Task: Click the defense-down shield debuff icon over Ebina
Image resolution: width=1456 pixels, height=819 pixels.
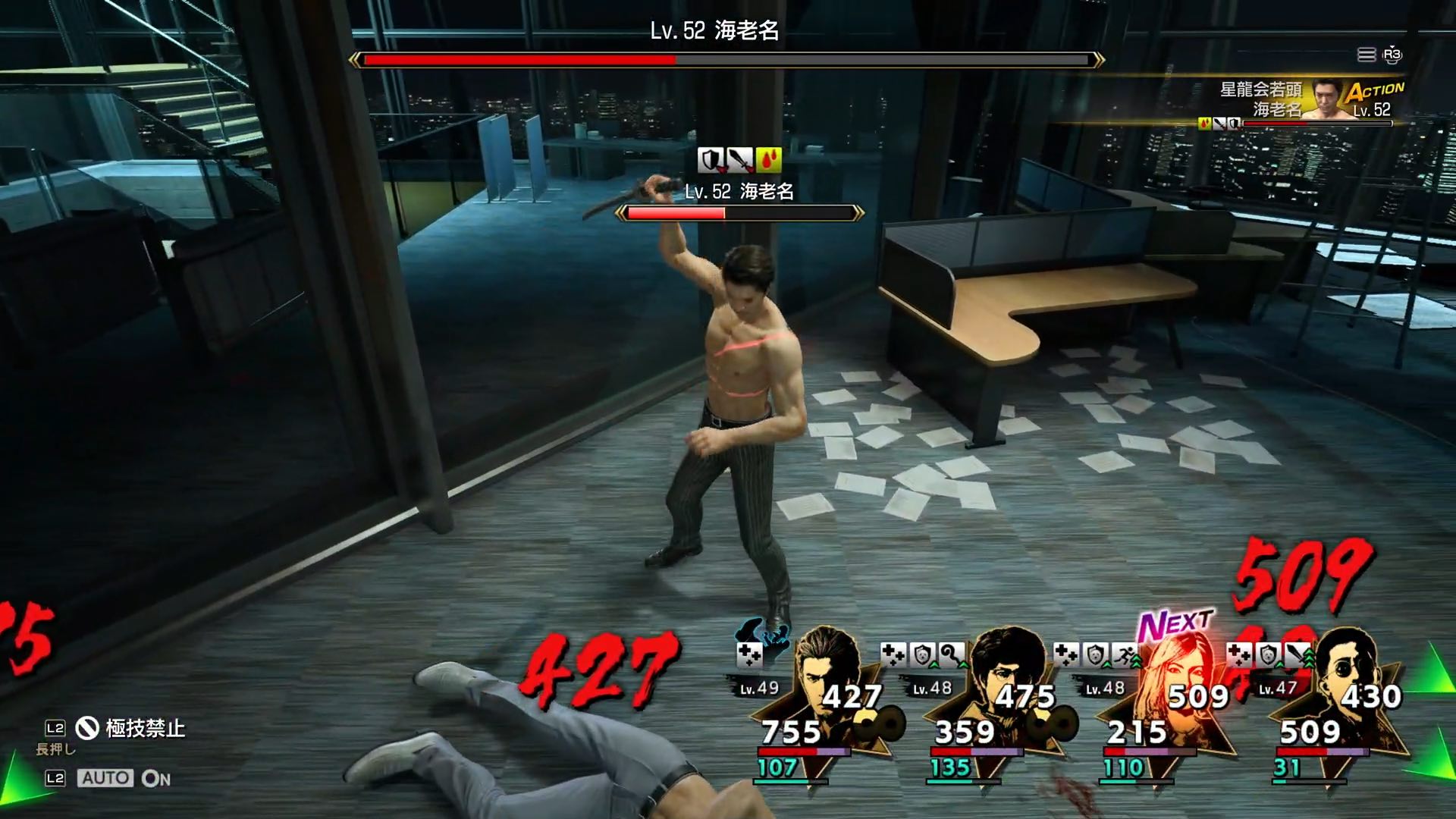Action: tap(711, 159)
